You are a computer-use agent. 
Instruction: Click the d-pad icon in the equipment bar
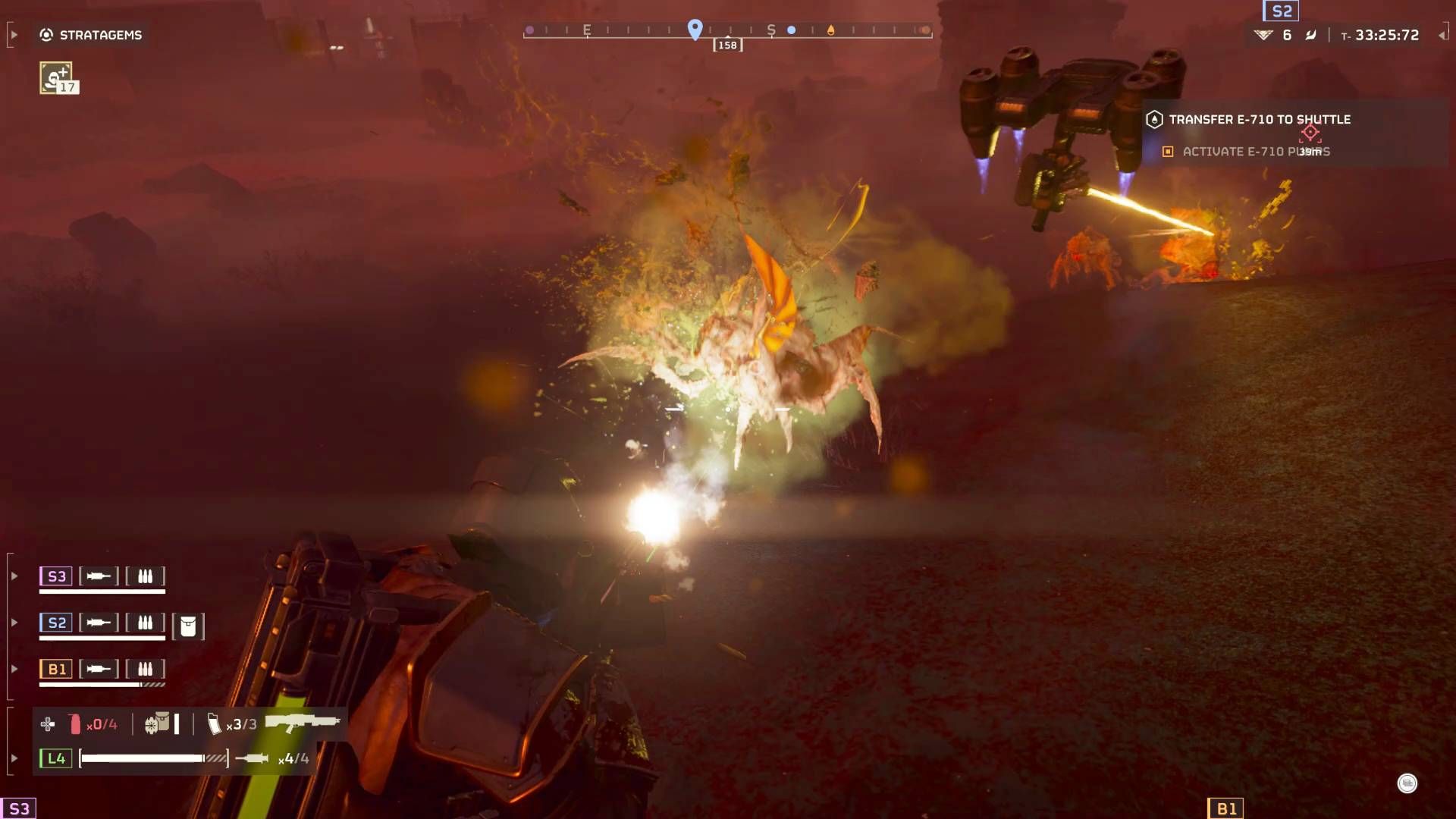point(48,723)
